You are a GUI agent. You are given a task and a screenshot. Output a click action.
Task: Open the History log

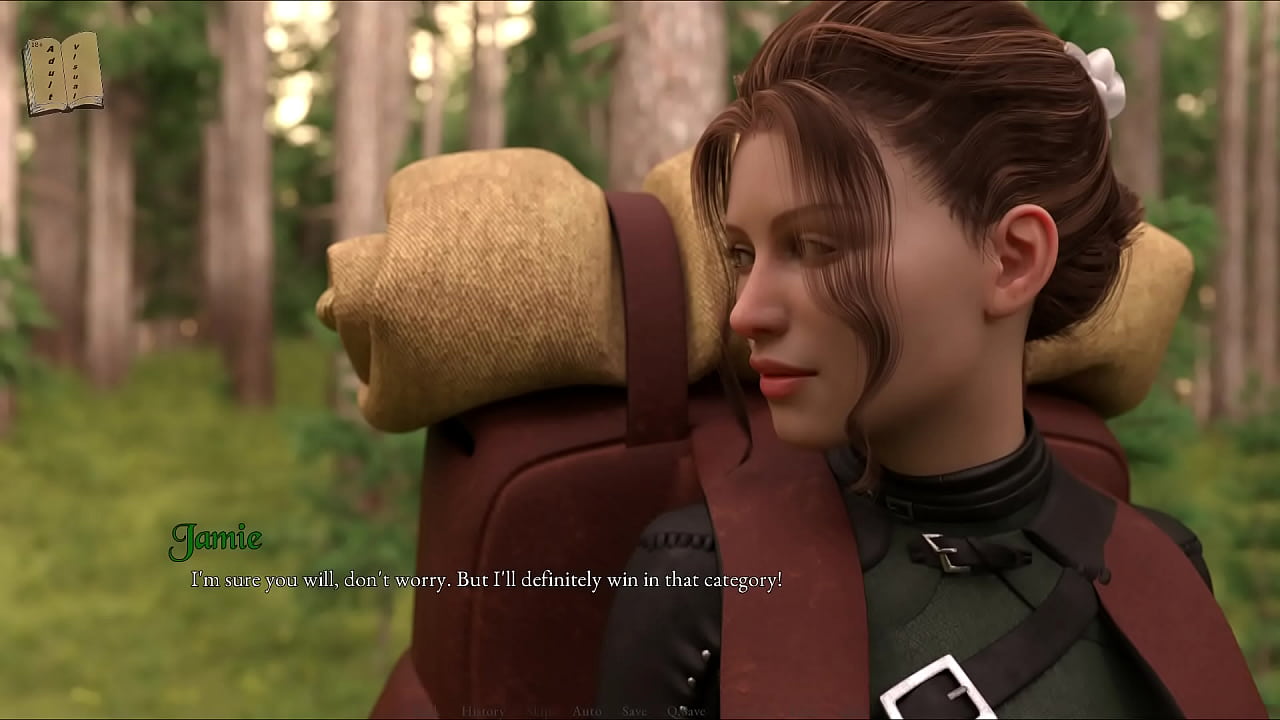pos(483,711)
